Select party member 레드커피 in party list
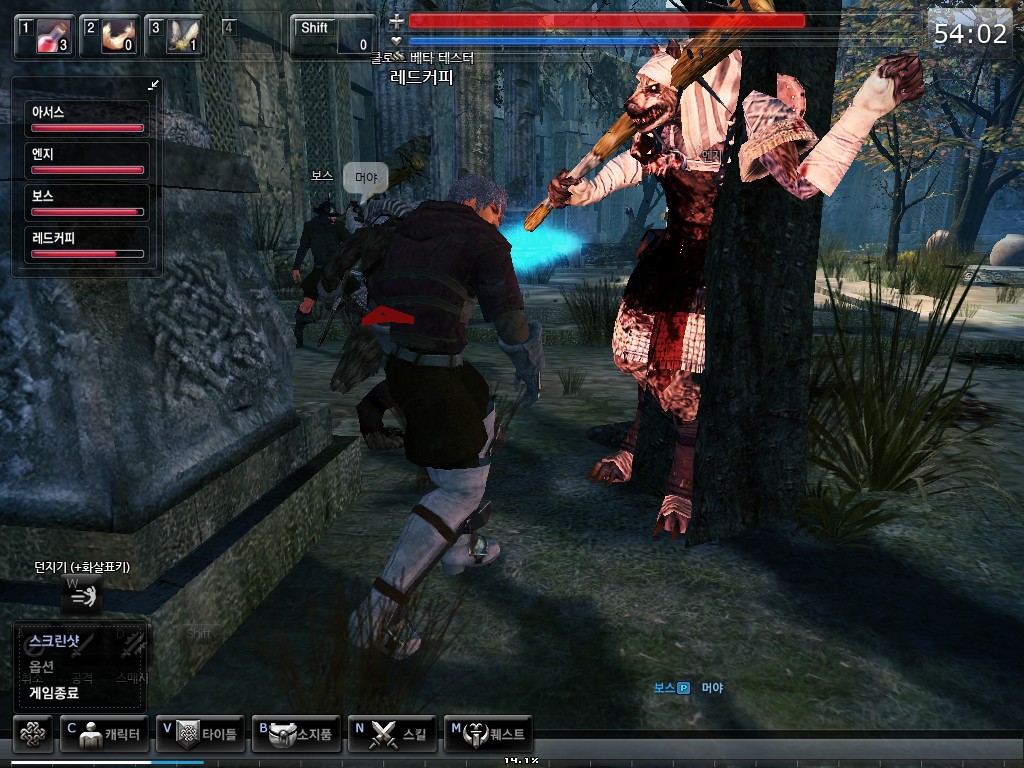The image size is (1024, 768). click(x=87, y=244)
